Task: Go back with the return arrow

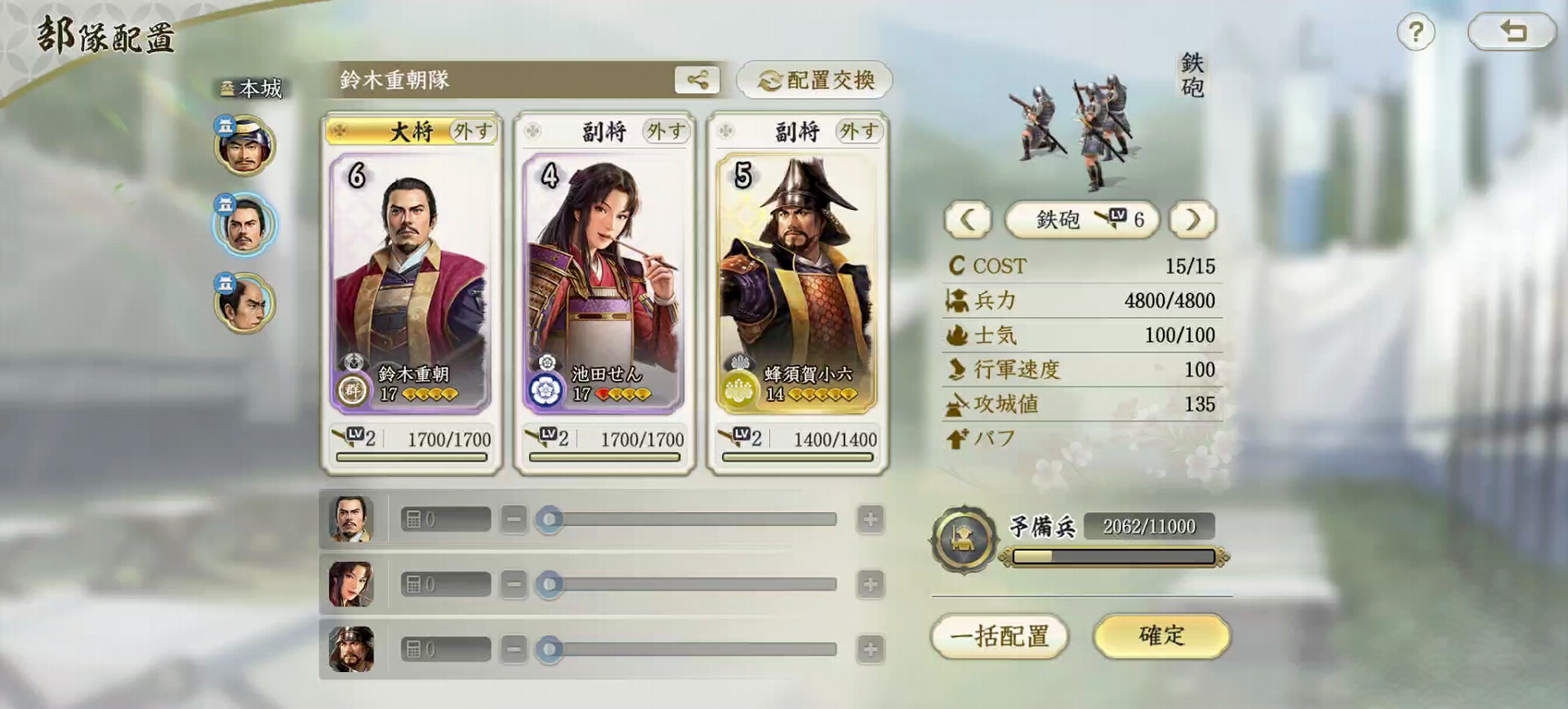Action: [x=1512, y=32]
